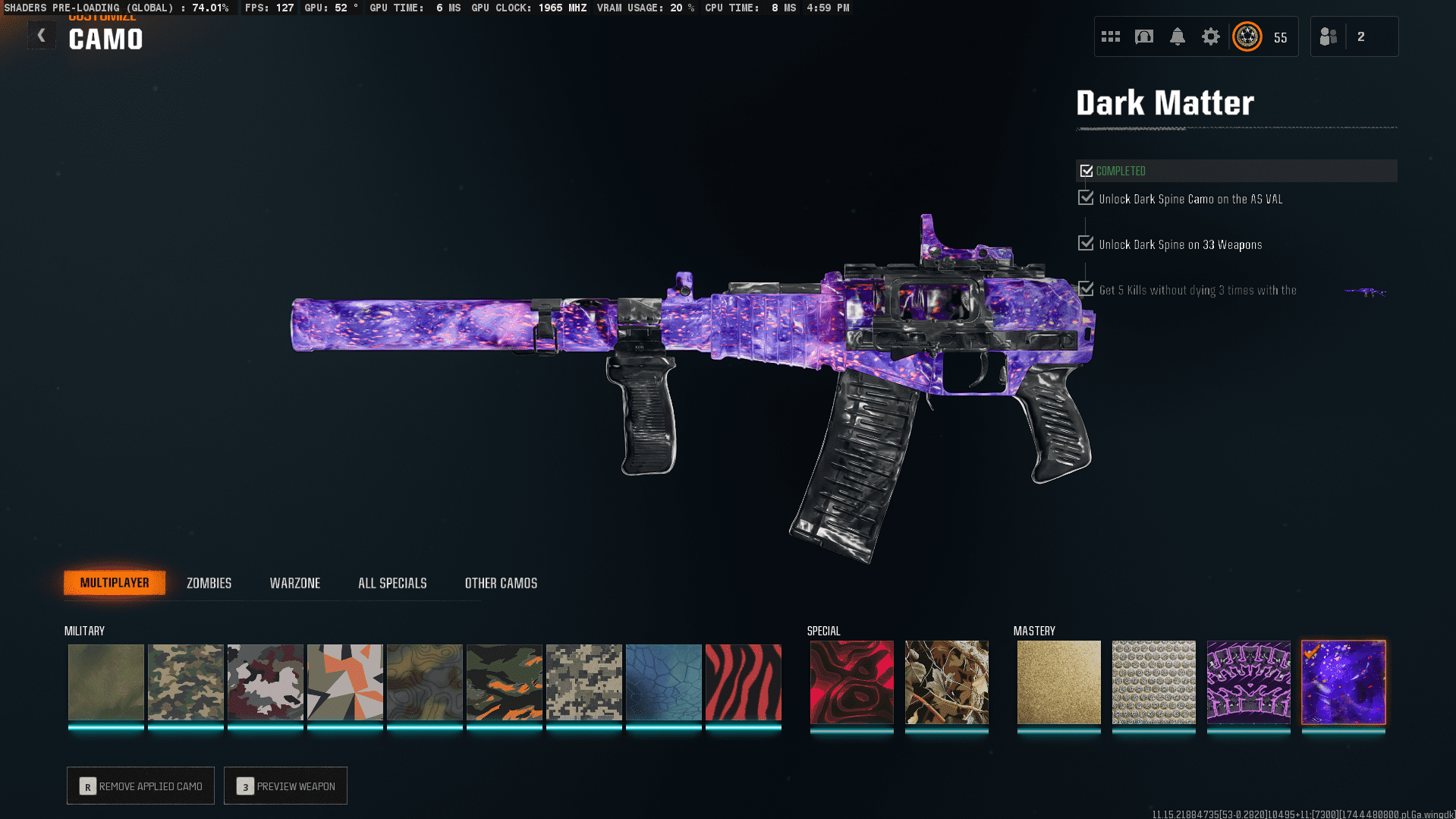Screen dimensions: 1456x819
Task: Open the settings gear icon
Action: coord(1210,36)
